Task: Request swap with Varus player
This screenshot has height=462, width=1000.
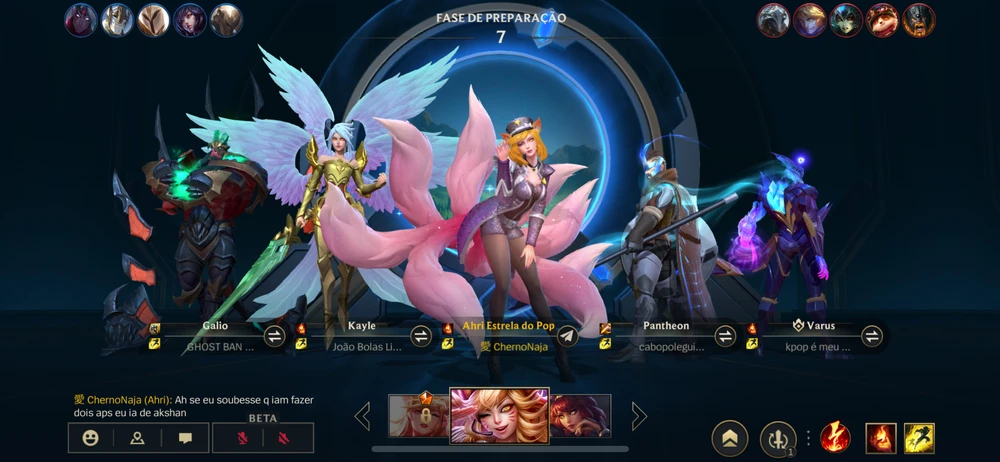Action: pyautogui.click(x=872, y=336)
